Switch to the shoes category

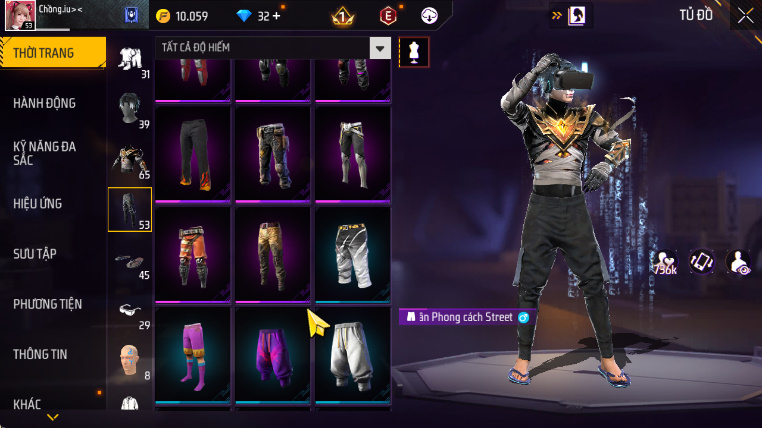pyautogui.click(x=129, y=262)
